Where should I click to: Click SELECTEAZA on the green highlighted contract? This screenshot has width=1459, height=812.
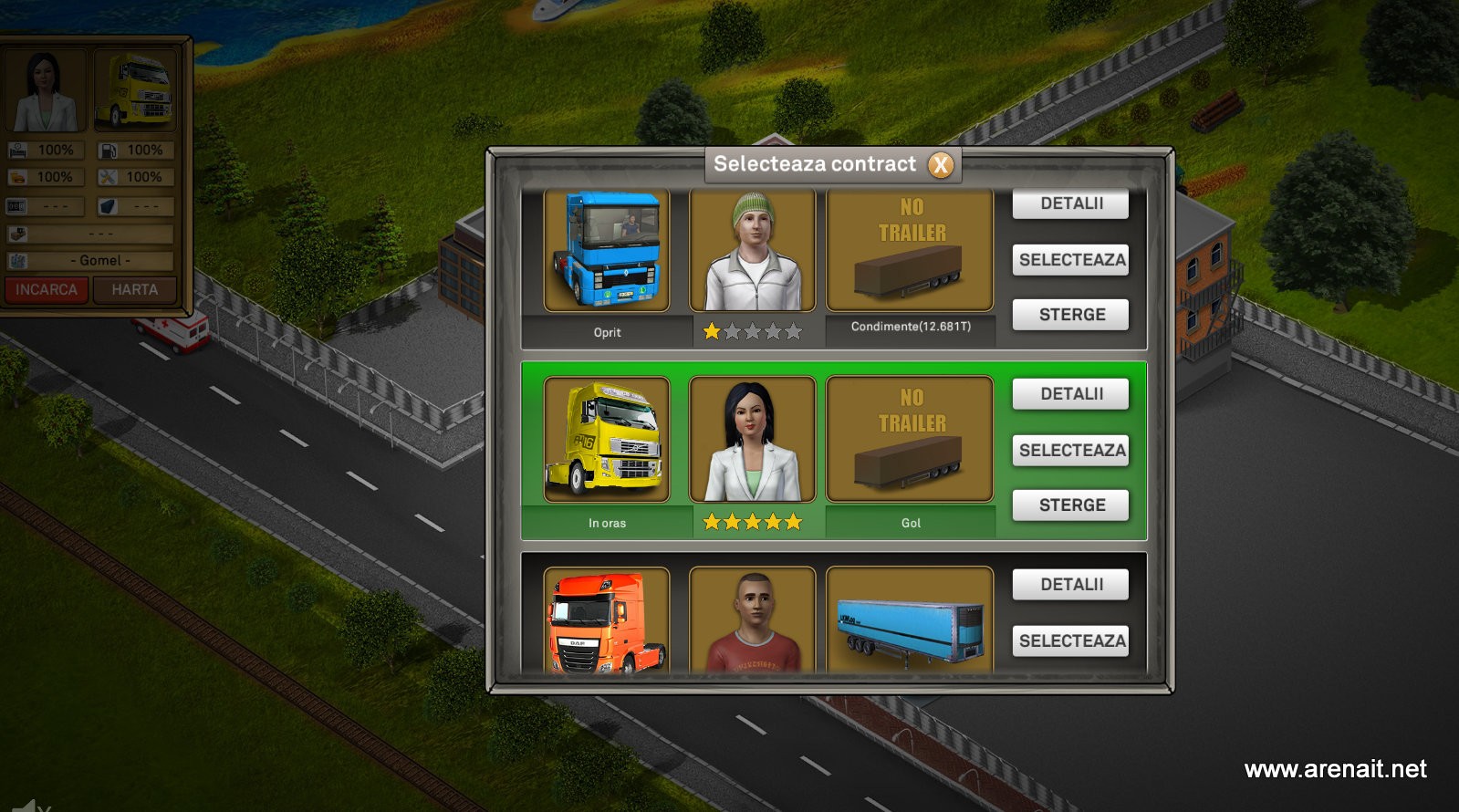tap(1070, 451)
